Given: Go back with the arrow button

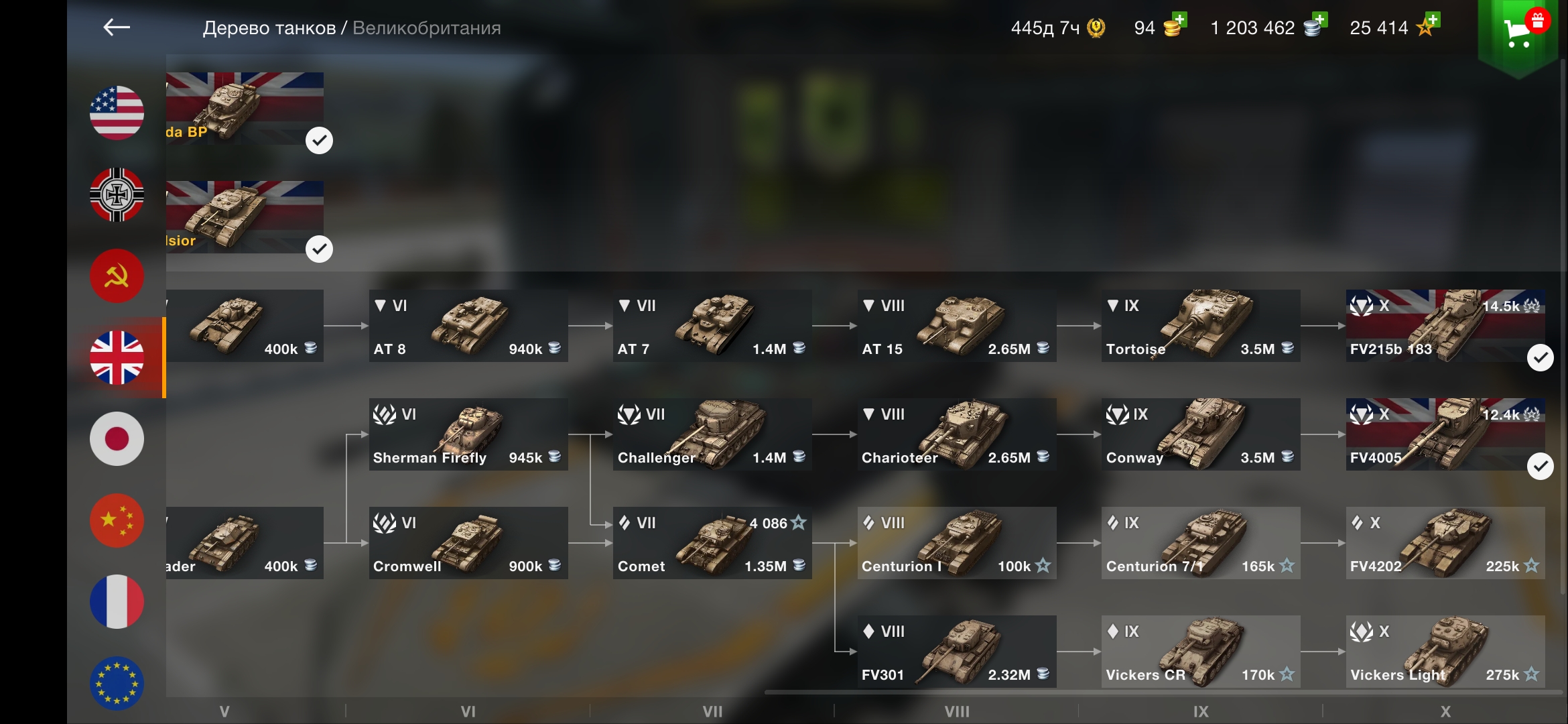Looking at the screenshot, I should (x=117, y=27).
